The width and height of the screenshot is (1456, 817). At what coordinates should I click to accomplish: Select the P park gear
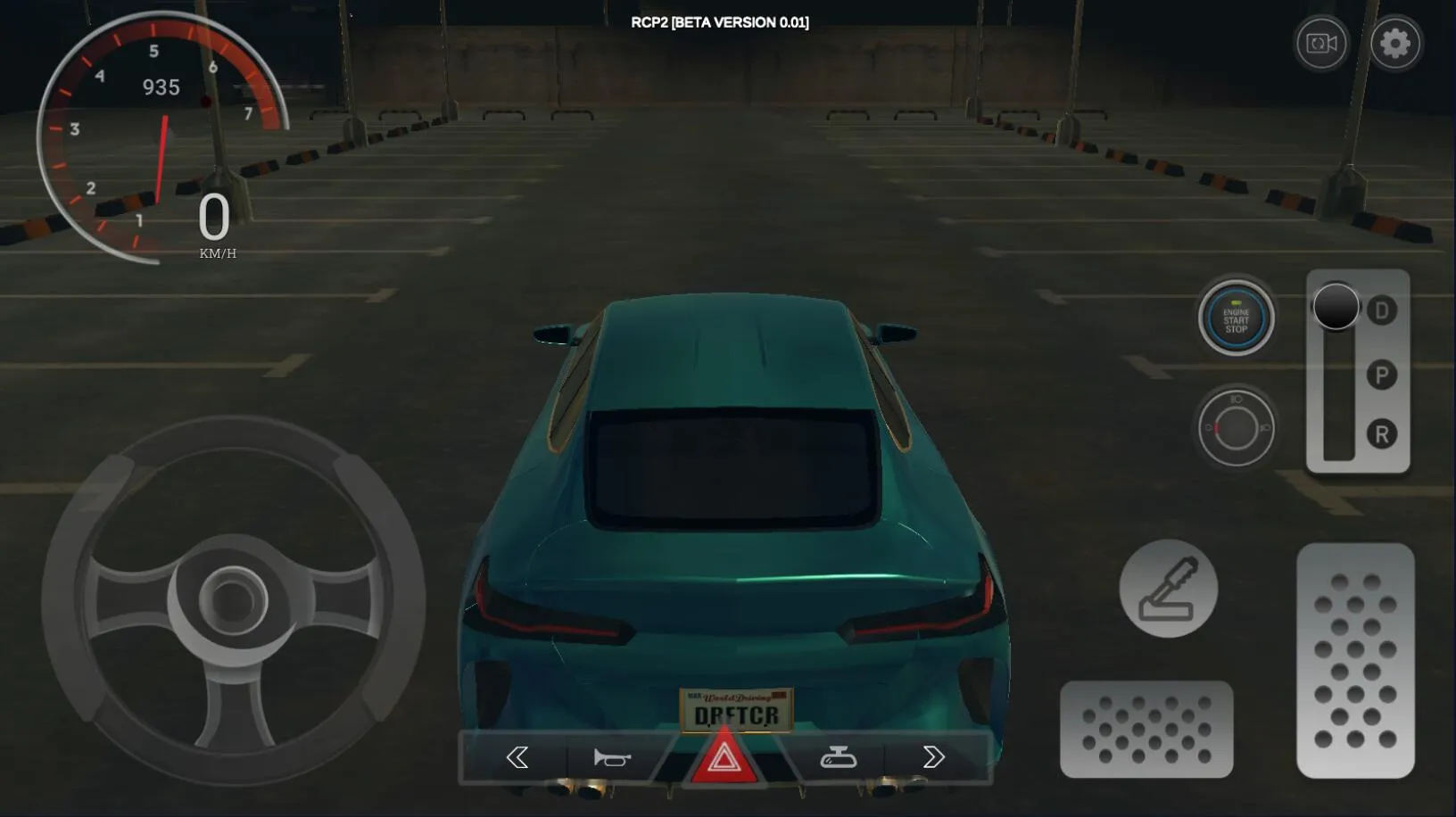coord(1379,376)
